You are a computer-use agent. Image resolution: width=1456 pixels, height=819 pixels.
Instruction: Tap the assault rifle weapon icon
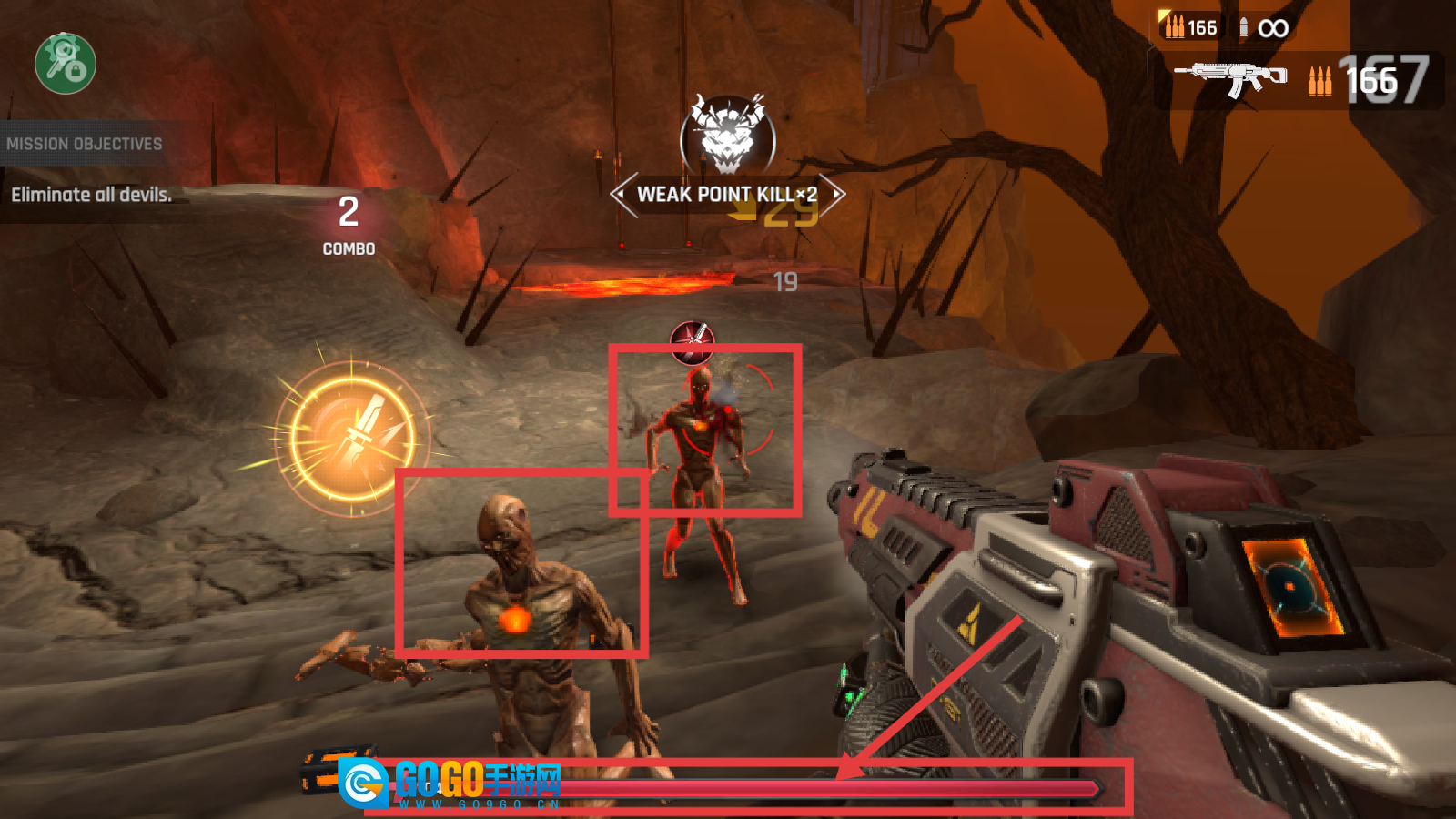point(1230,78)
